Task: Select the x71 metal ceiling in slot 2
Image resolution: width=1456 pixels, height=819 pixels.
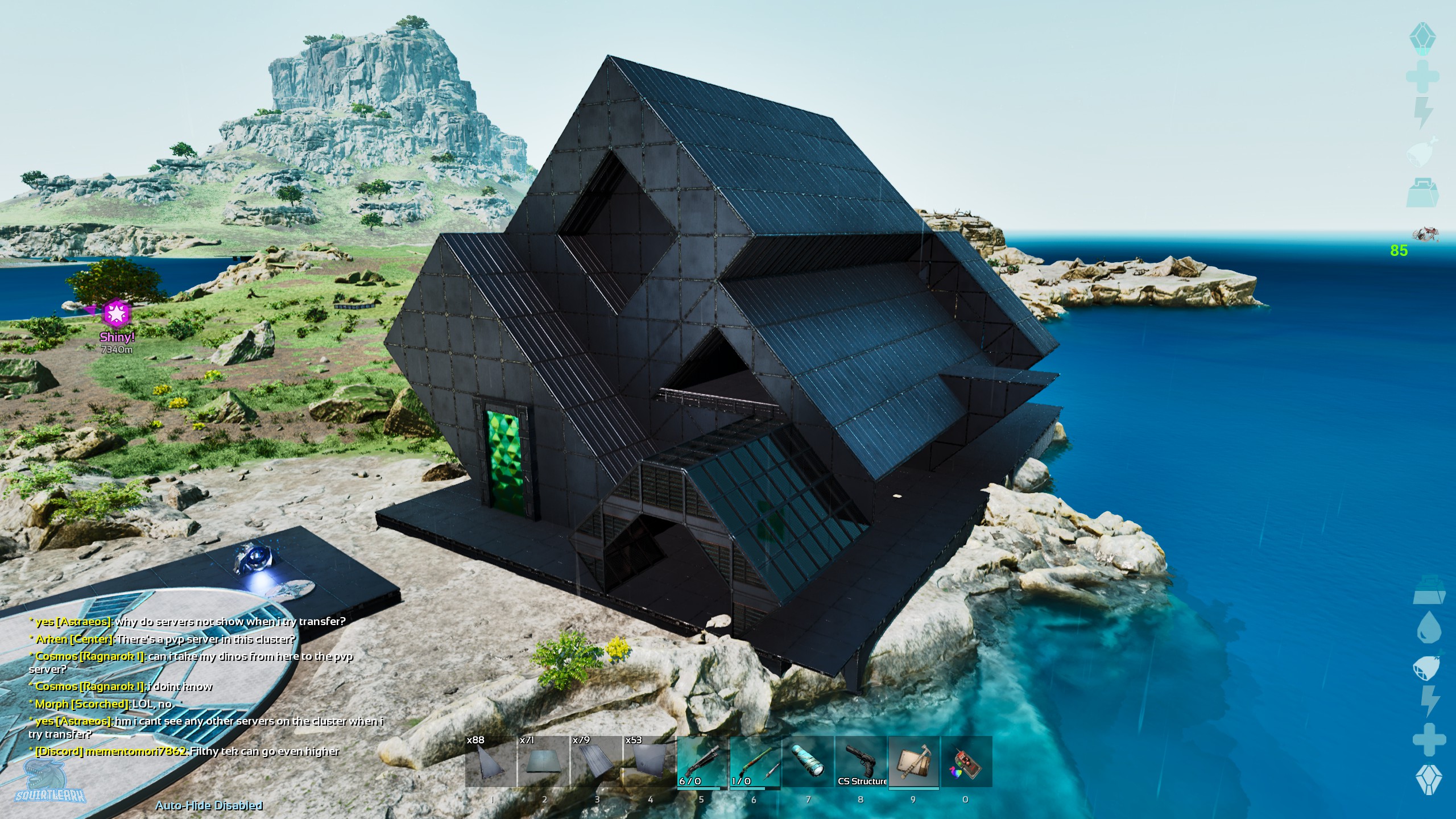Action: 544,762
